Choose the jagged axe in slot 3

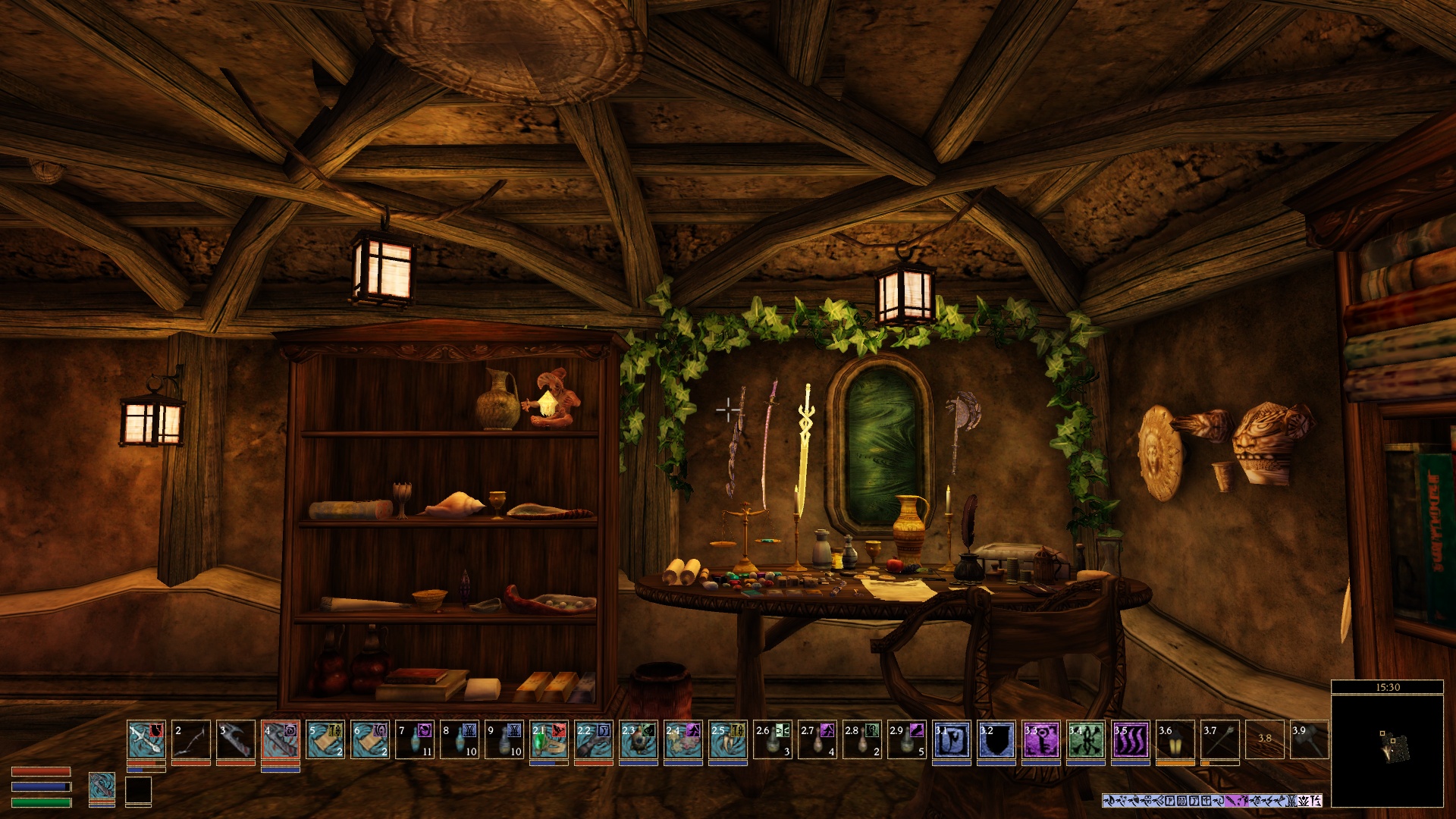click(235, 739)
